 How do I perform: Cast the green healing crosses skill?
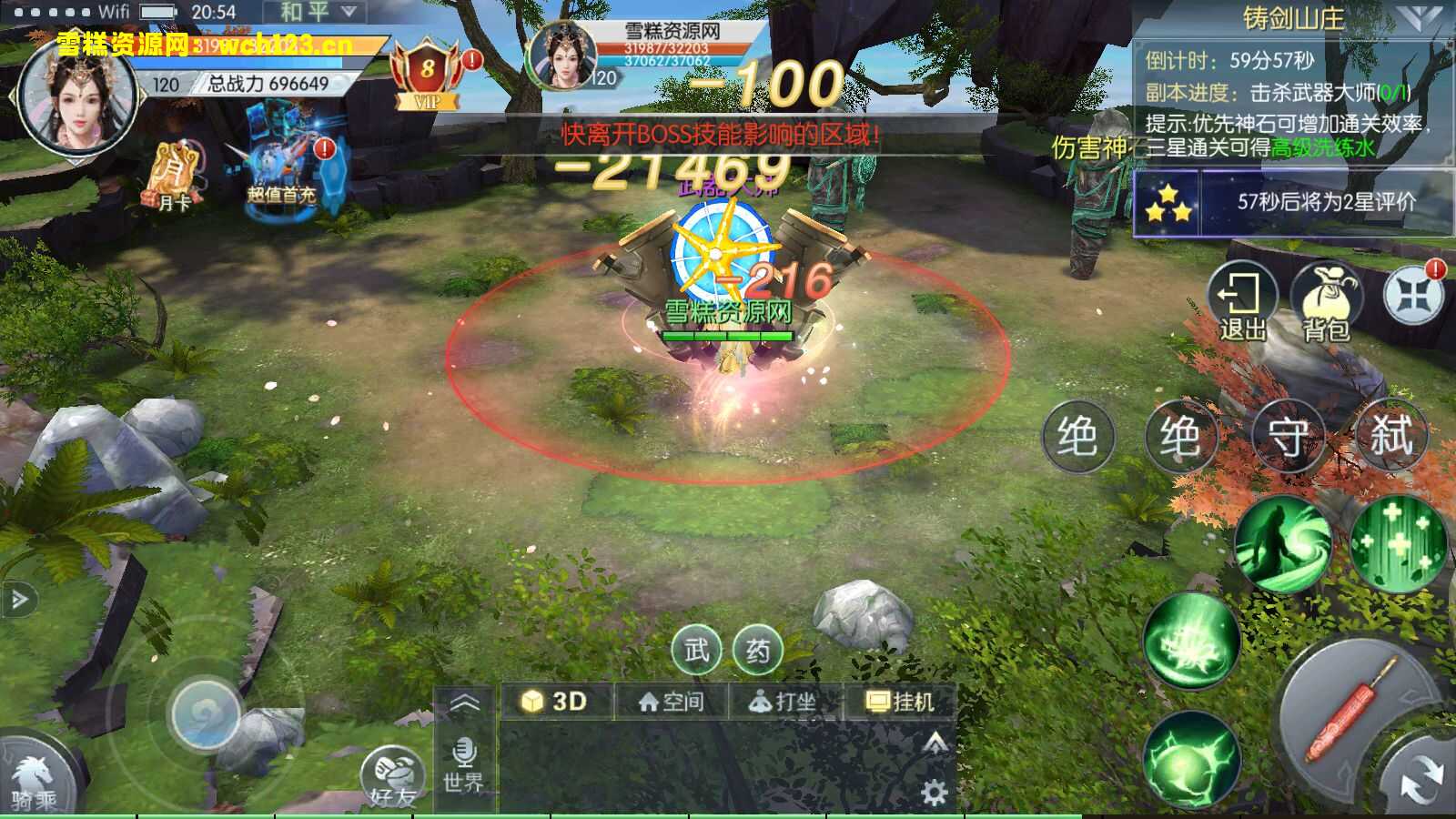pos(1398,541)
